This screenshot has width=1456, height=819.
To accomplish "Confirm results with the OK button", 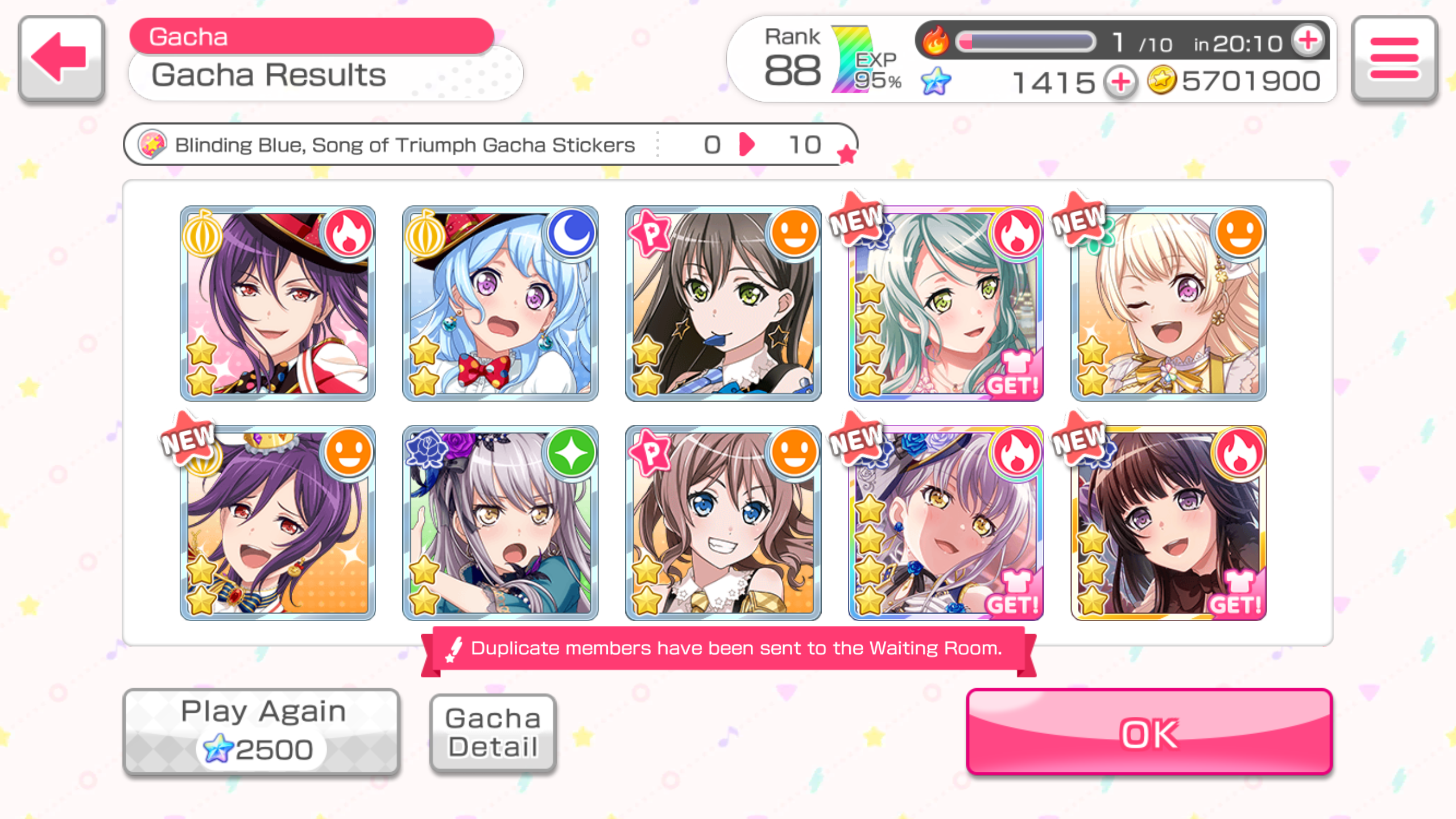I will click(1149, 733).
